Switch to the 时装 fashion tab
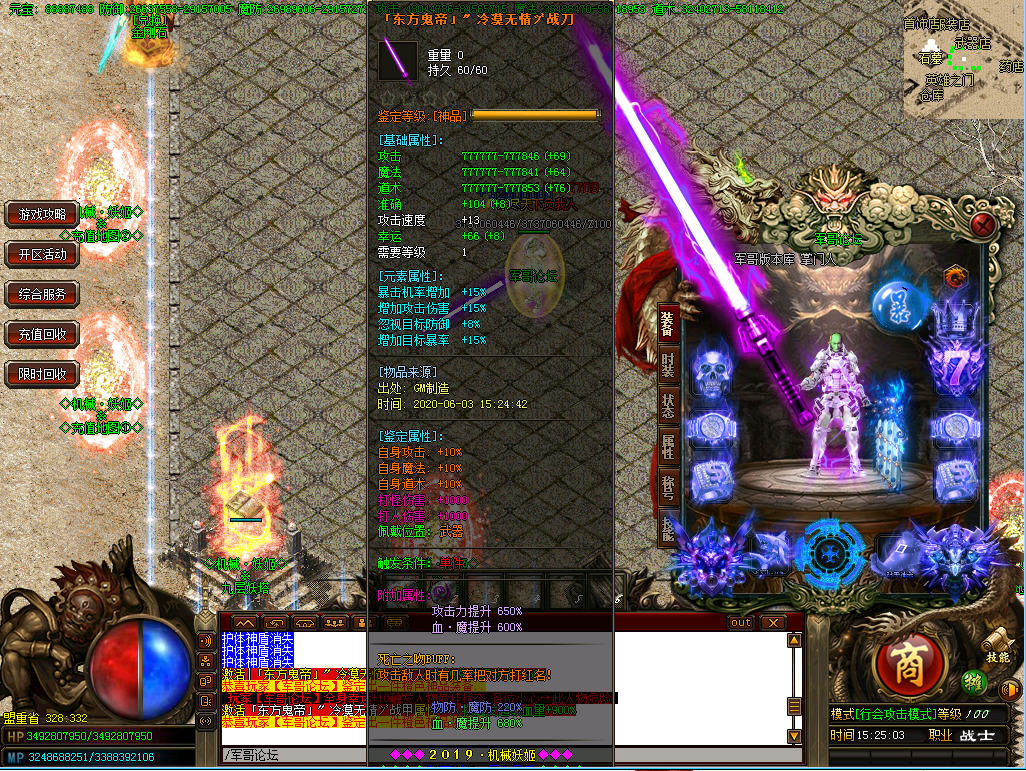 click(x=668, y=364)
